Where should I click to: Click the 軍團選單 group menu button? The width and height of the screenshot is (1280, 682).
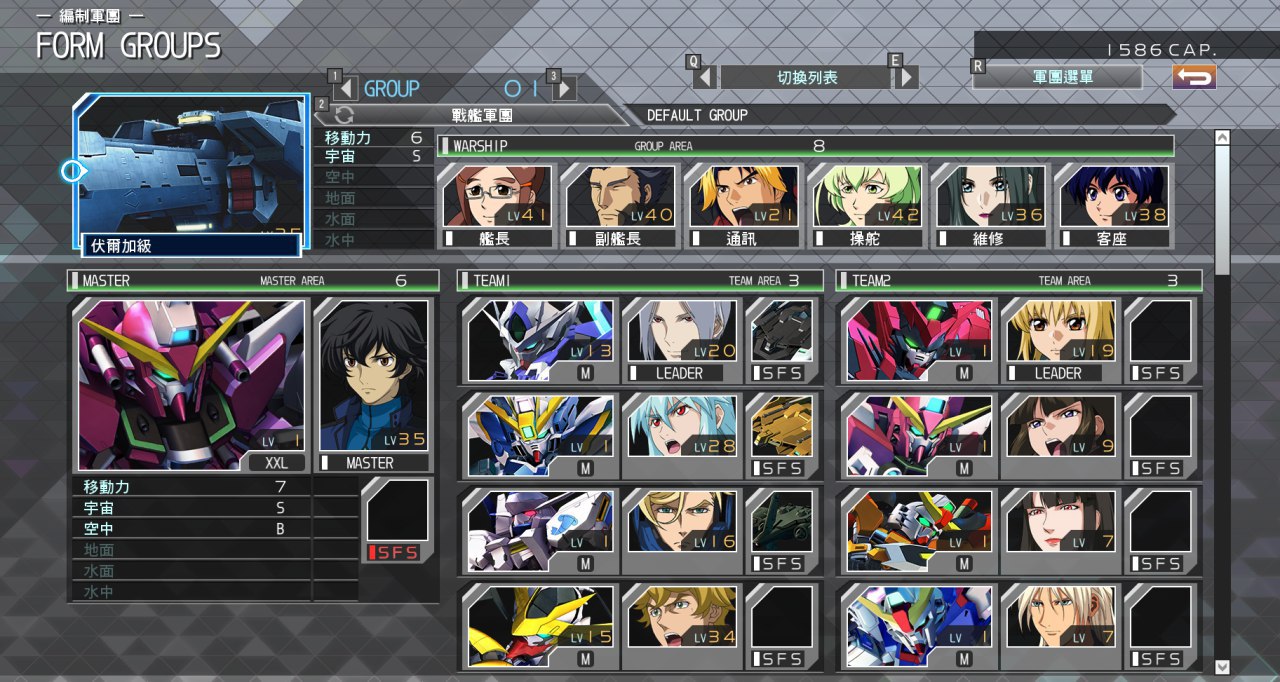(x=1057, y=77)
